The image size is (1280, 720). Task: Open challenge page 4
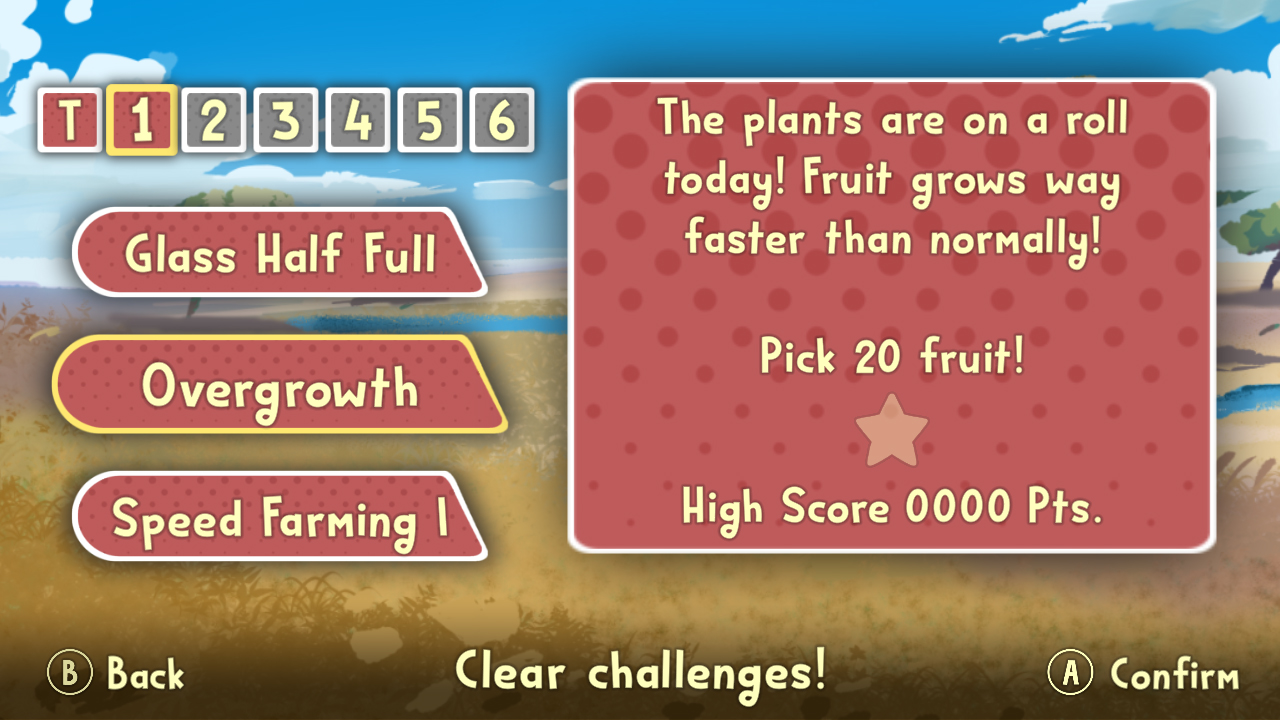pos(358,120)
